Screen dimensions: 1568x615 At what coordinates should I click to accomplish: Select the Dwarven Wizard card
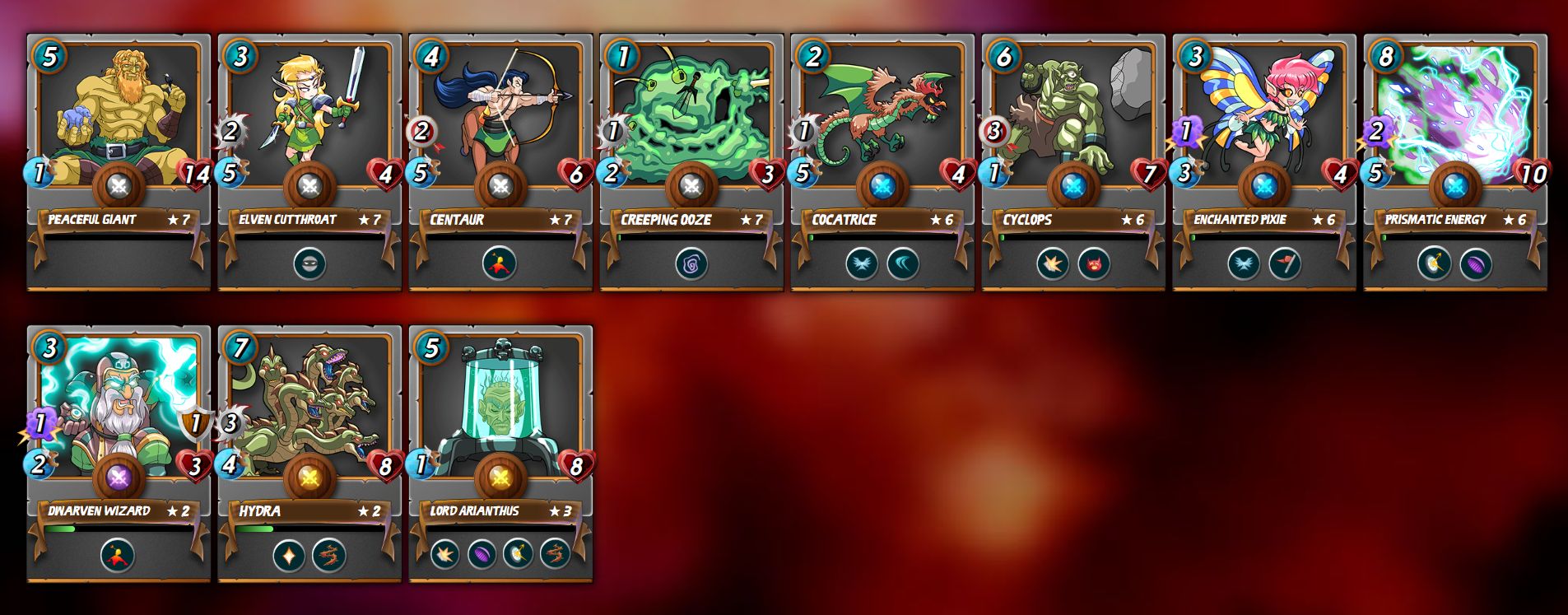click(119, 408)
